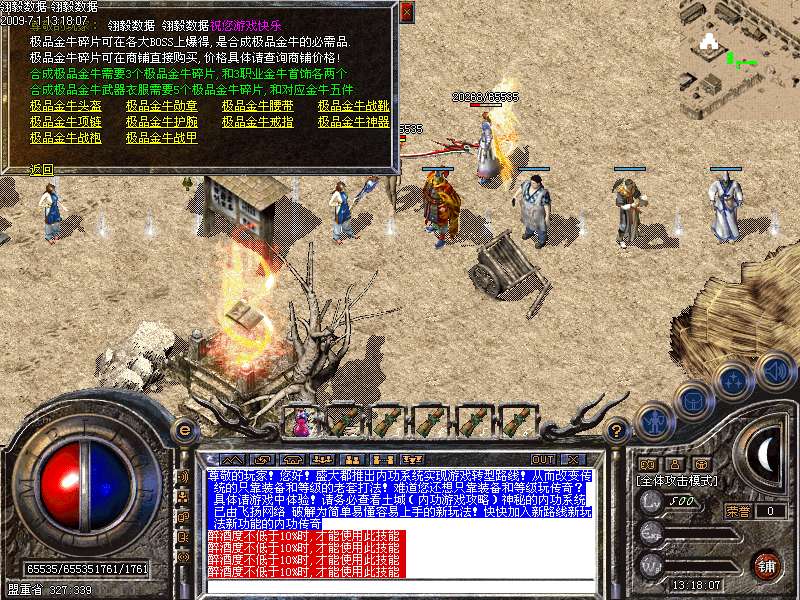Choose the 极品金牛战靴 option
This screenshot has height=600, width=800.
353,105
